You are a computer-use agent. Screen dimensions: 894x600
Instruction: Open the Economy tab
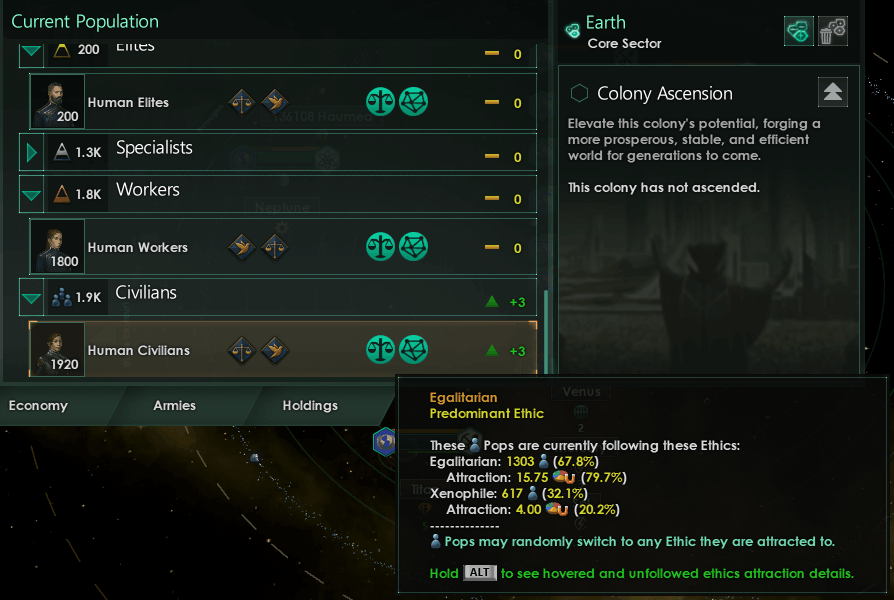coord(38,405)
